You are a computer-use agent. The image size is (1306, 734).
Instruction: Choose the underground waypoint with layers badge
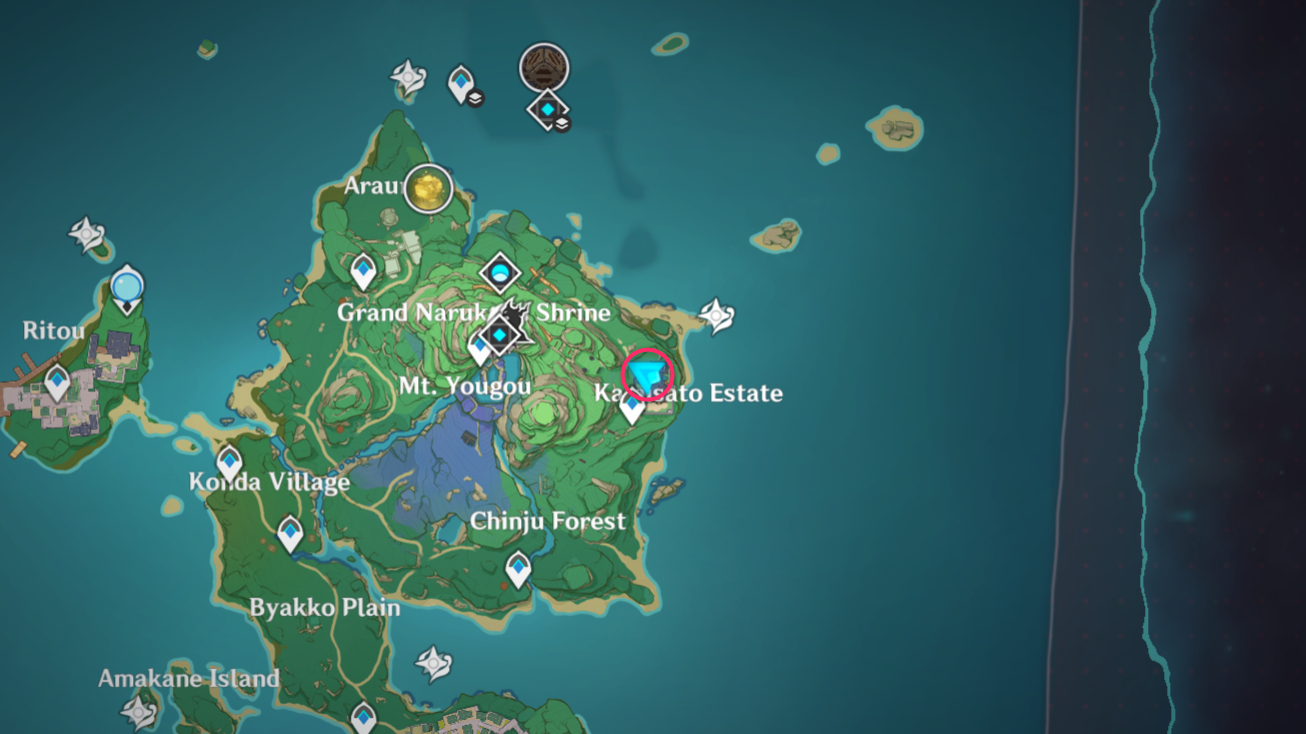[462, 83]
